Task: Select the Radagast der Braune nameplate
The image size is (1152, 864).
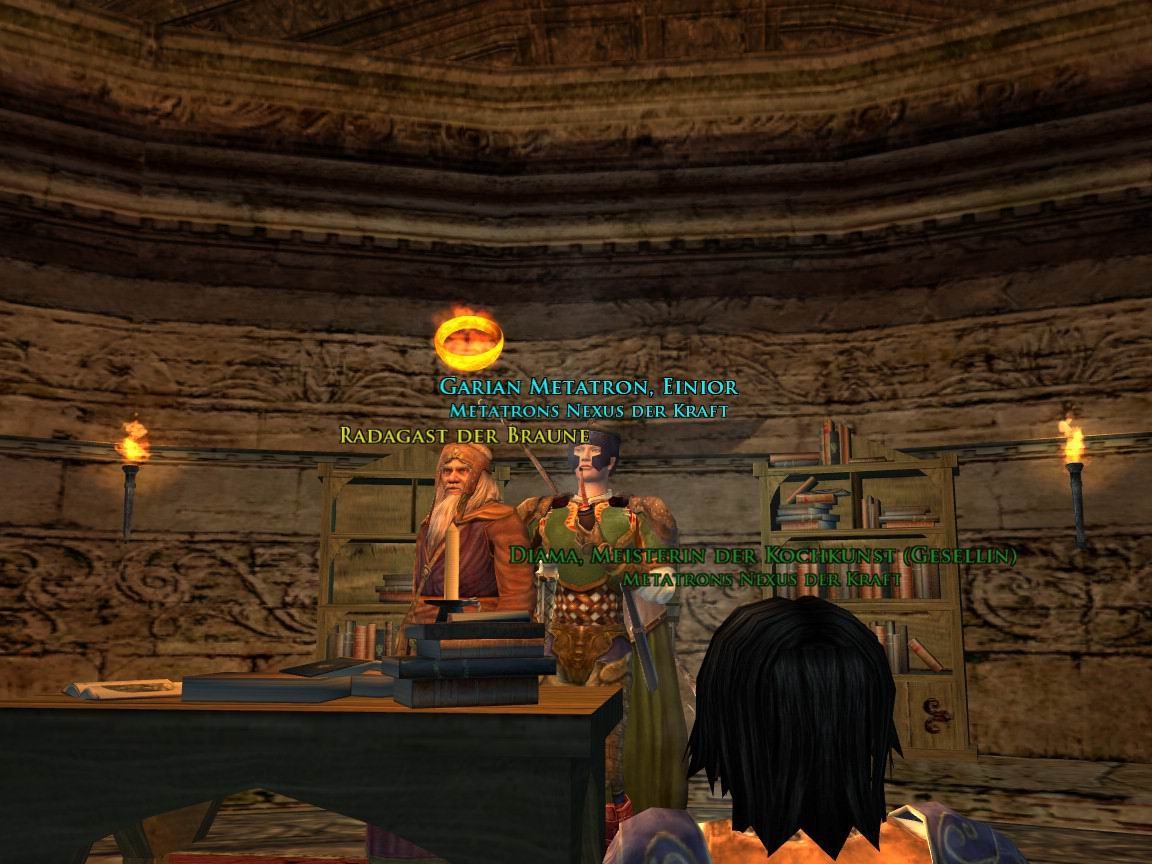Action: tap(464, 435)
